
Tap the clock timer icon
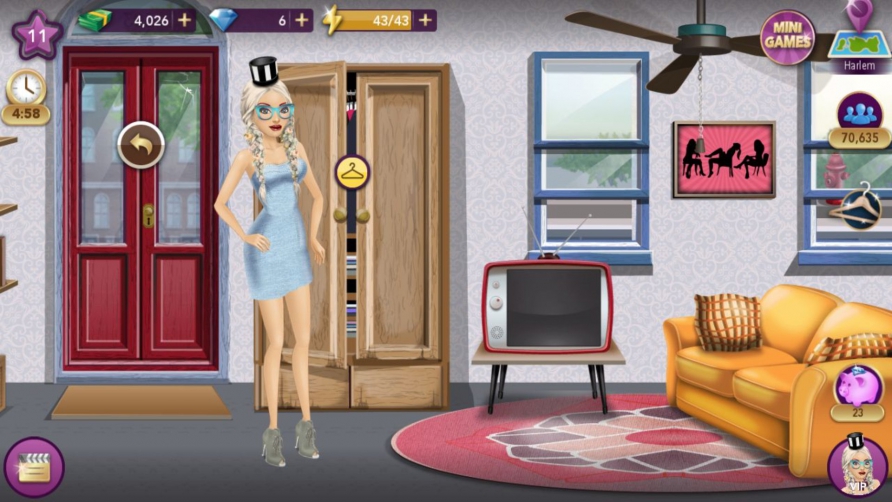click(x=26, y=91)
